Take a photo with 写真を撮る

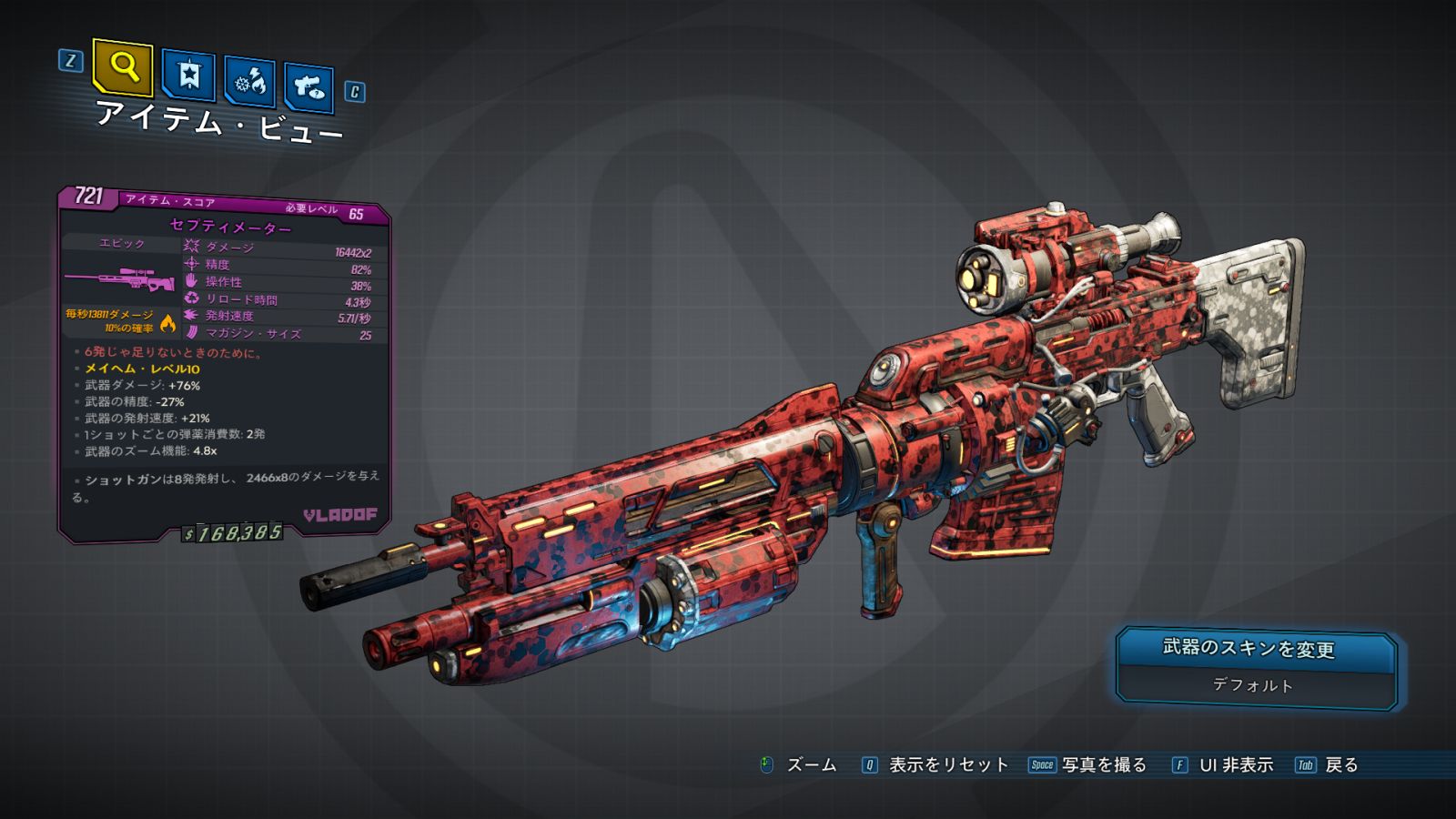pos(1103,765)
